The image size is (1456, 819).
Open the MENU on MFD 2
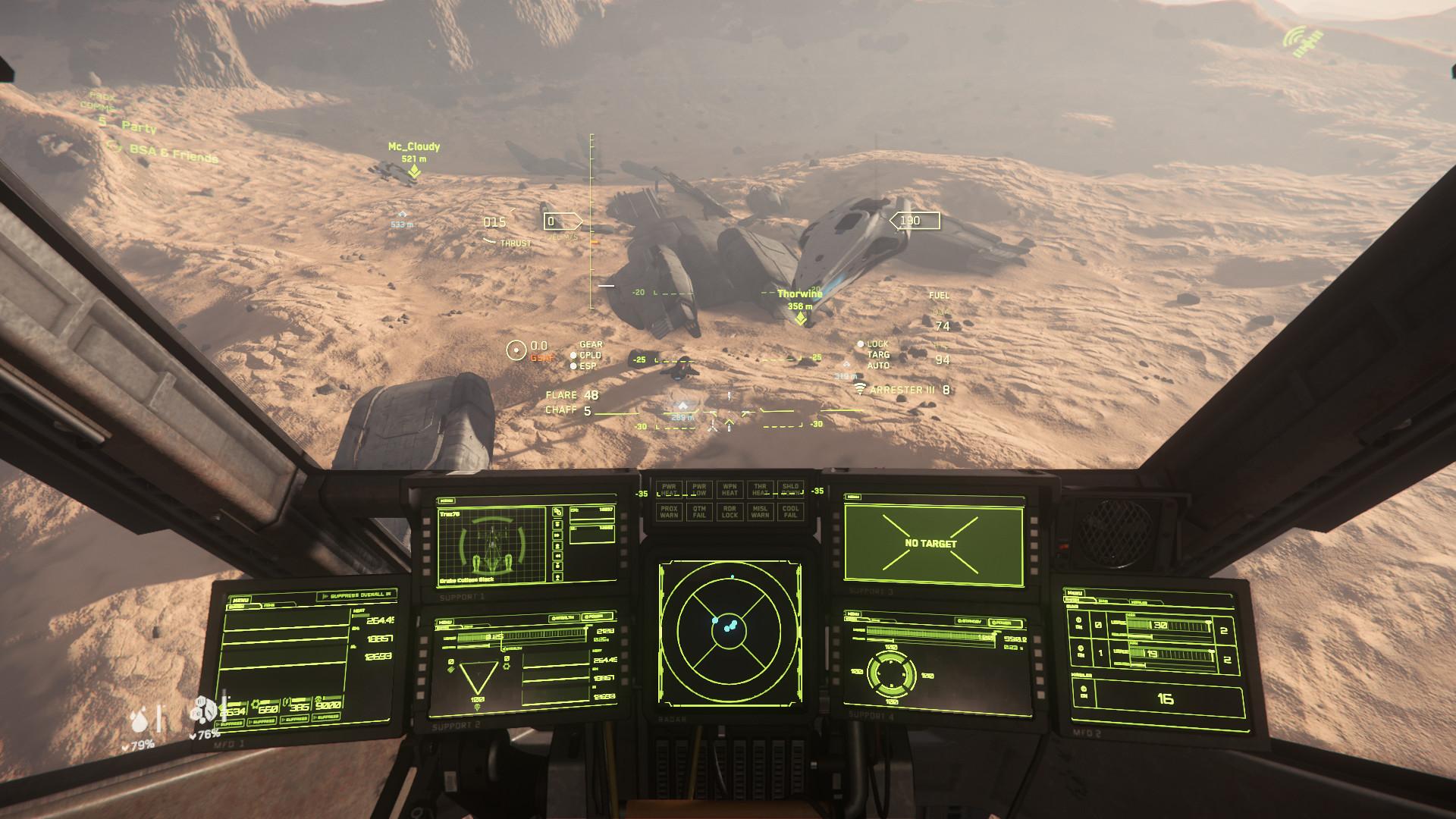pos(1075,594)
